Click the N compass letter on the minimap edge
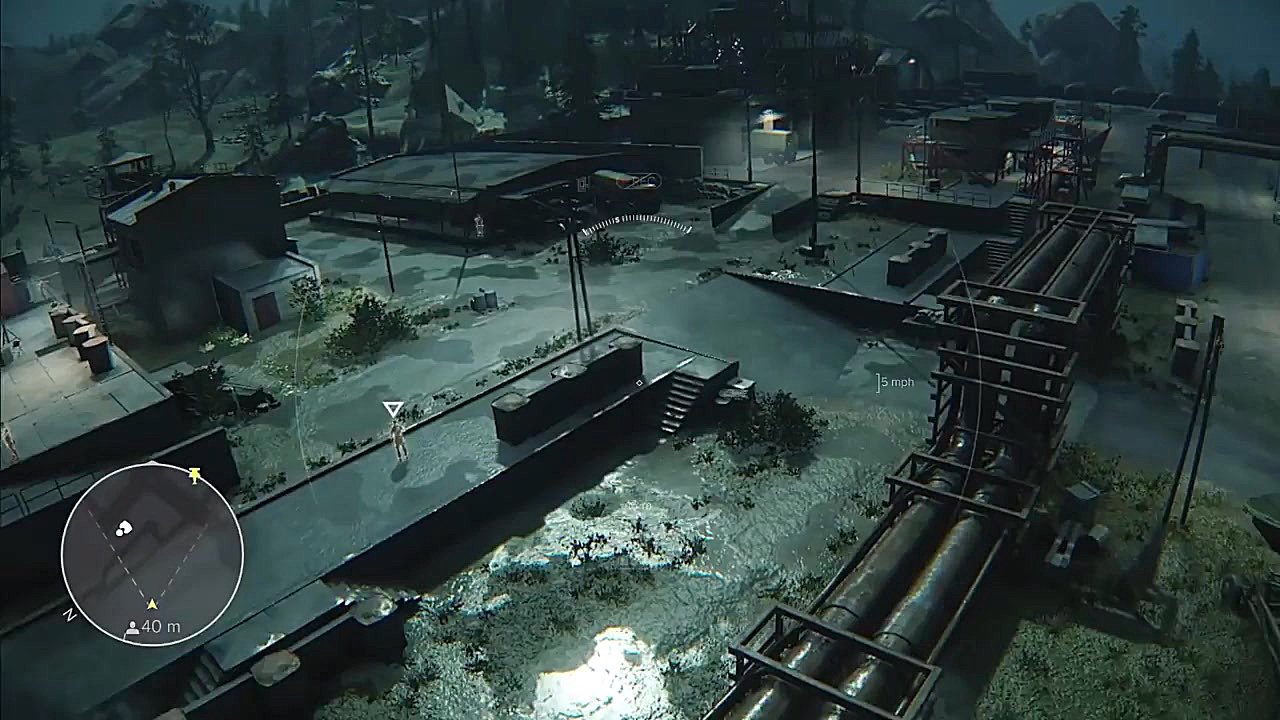Screen dimensions: 1280x720 69,615
